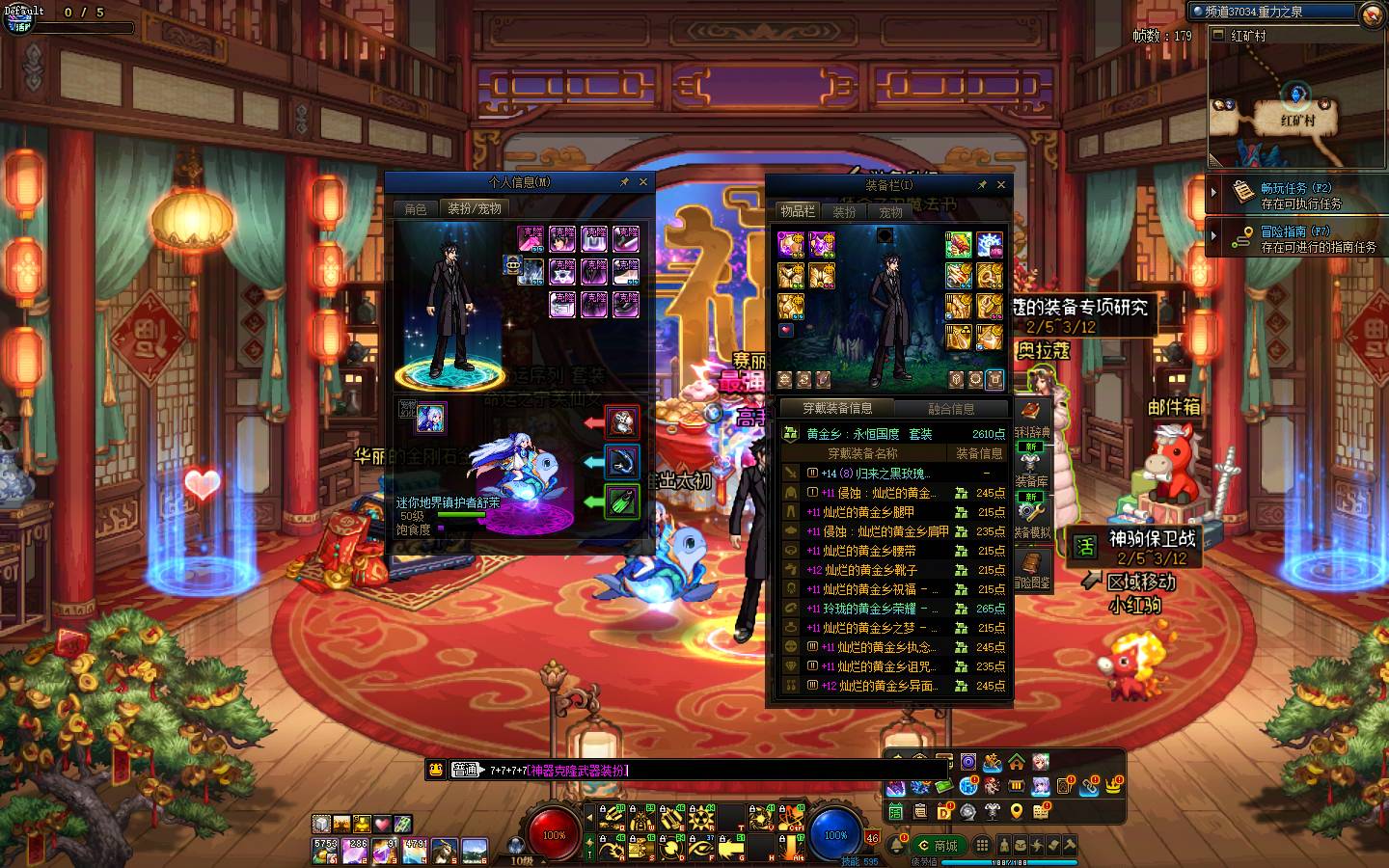Close the 装备栏 equipment window
The height and width of the screenshot is (868, 1389).
click(1001, 184)
